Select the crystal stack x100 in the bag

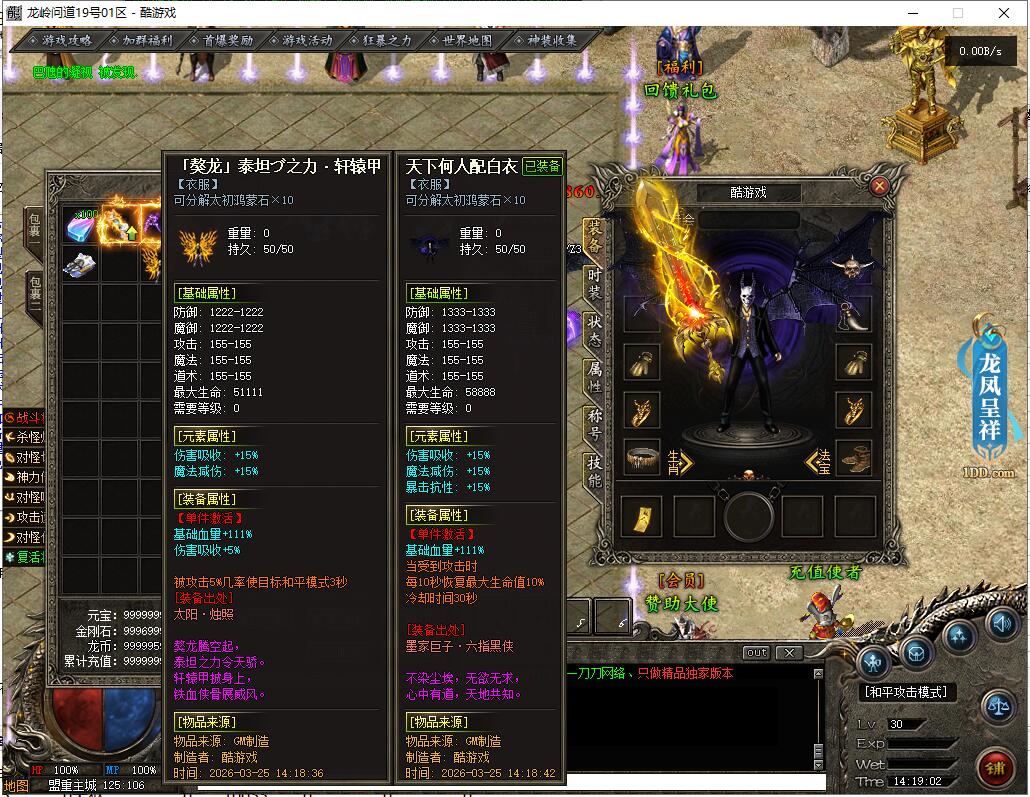[81, 226]
